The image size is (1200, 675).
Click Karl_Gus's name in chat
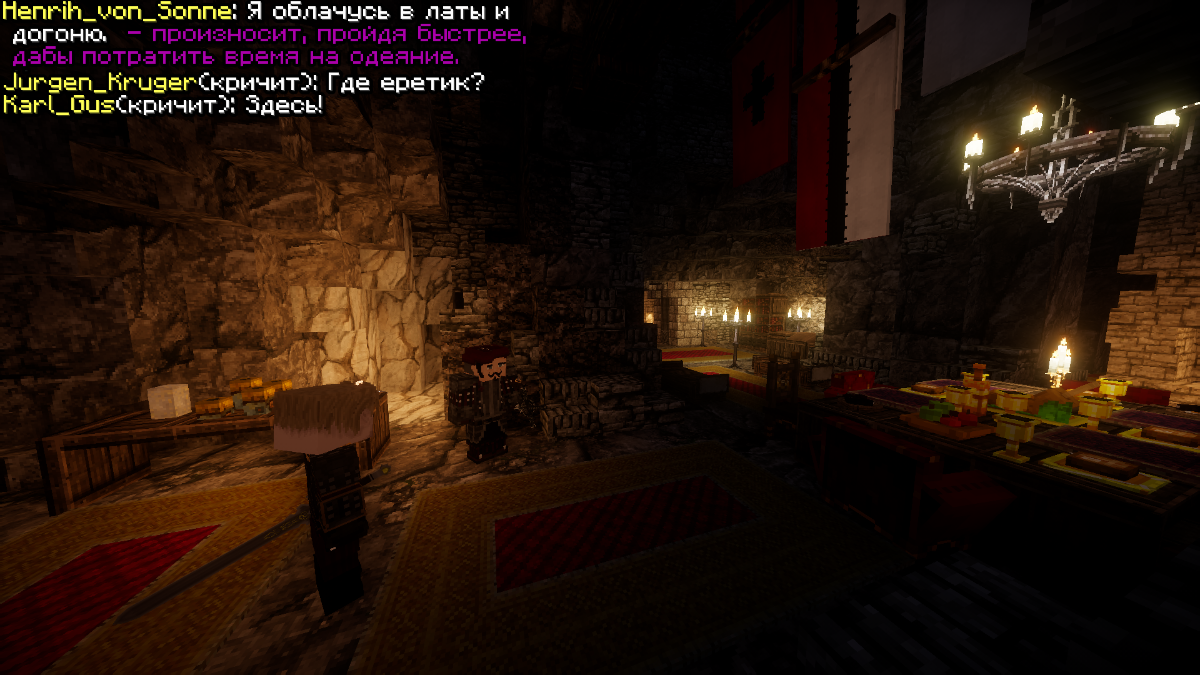58,104
